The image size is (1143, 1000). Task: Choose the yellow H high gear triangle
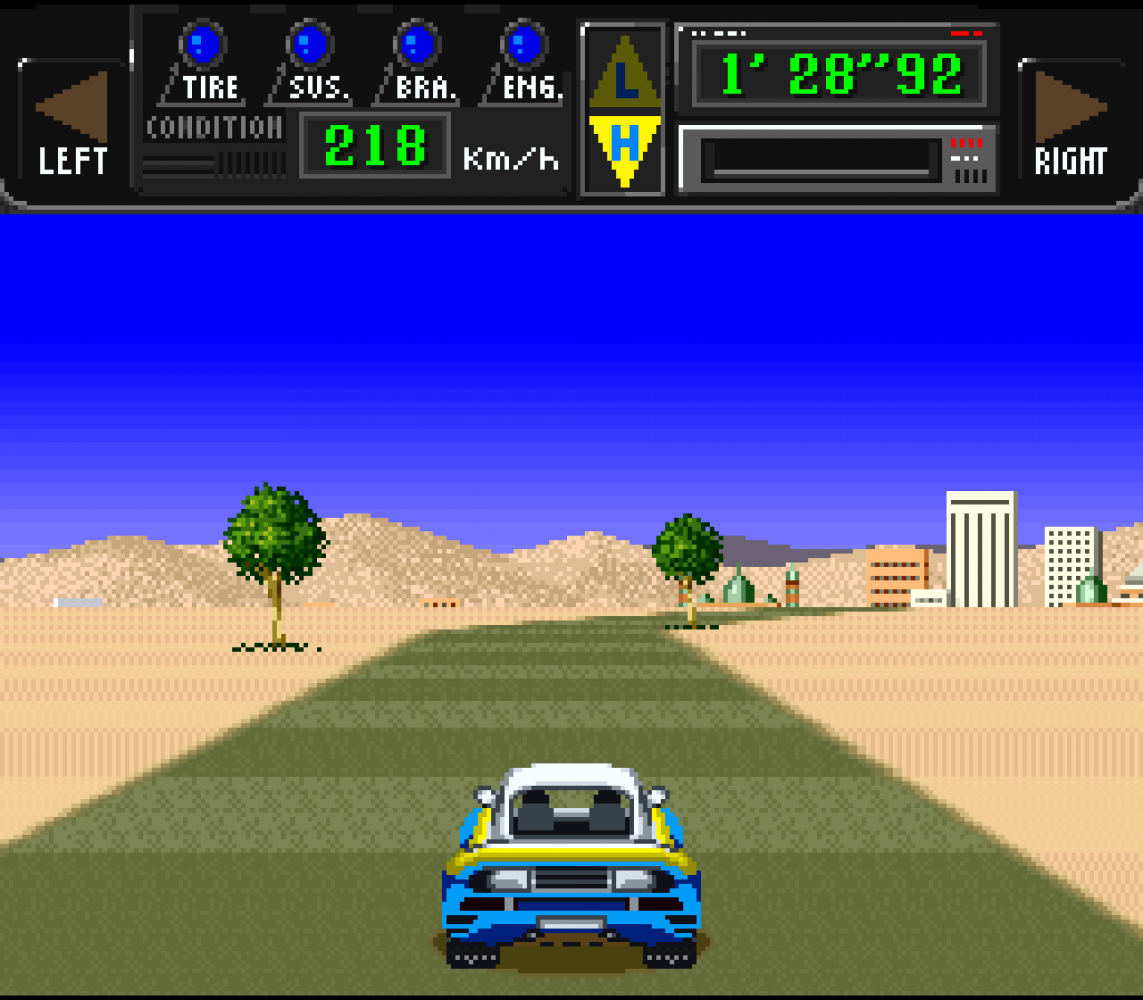(x=624, y=144)
